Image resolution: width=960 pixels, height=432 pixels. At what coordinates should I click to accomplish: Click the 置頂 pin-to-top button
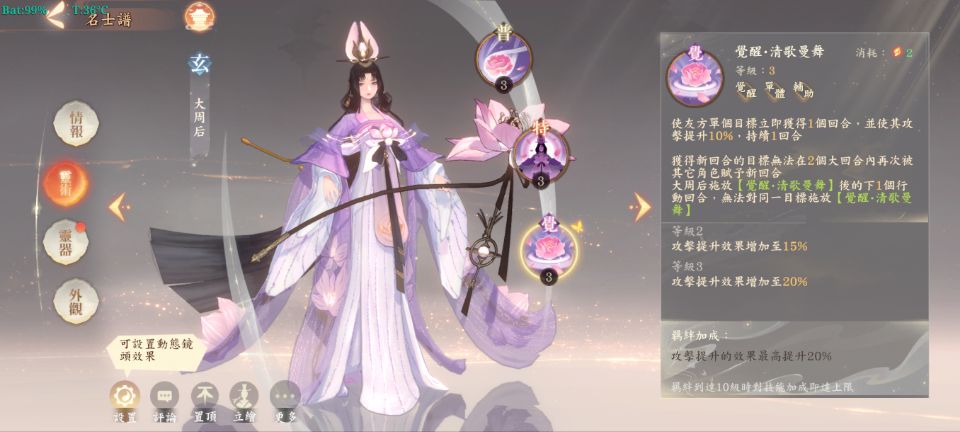tap(205, 396)
